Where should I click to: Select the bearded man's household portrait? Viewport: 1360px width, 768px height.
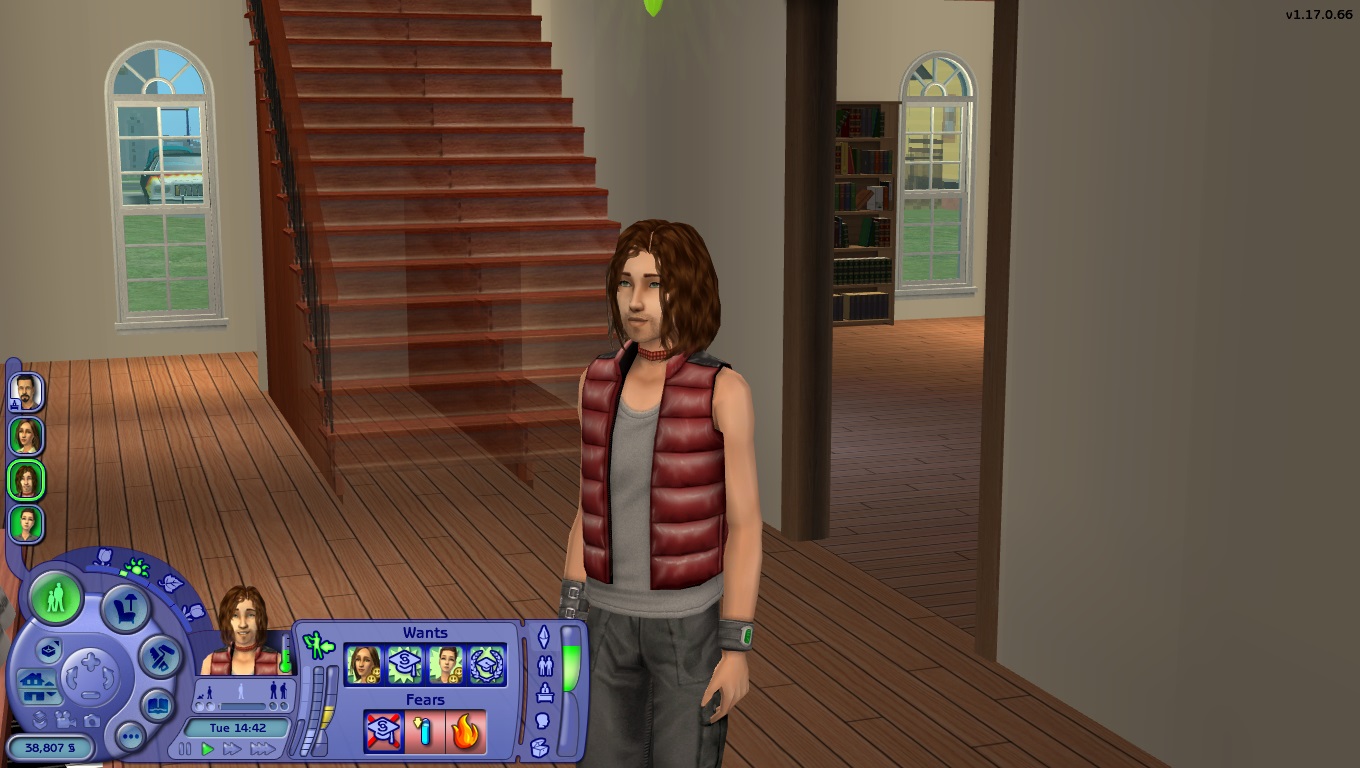pyautogui.click(x=25, y=391)
